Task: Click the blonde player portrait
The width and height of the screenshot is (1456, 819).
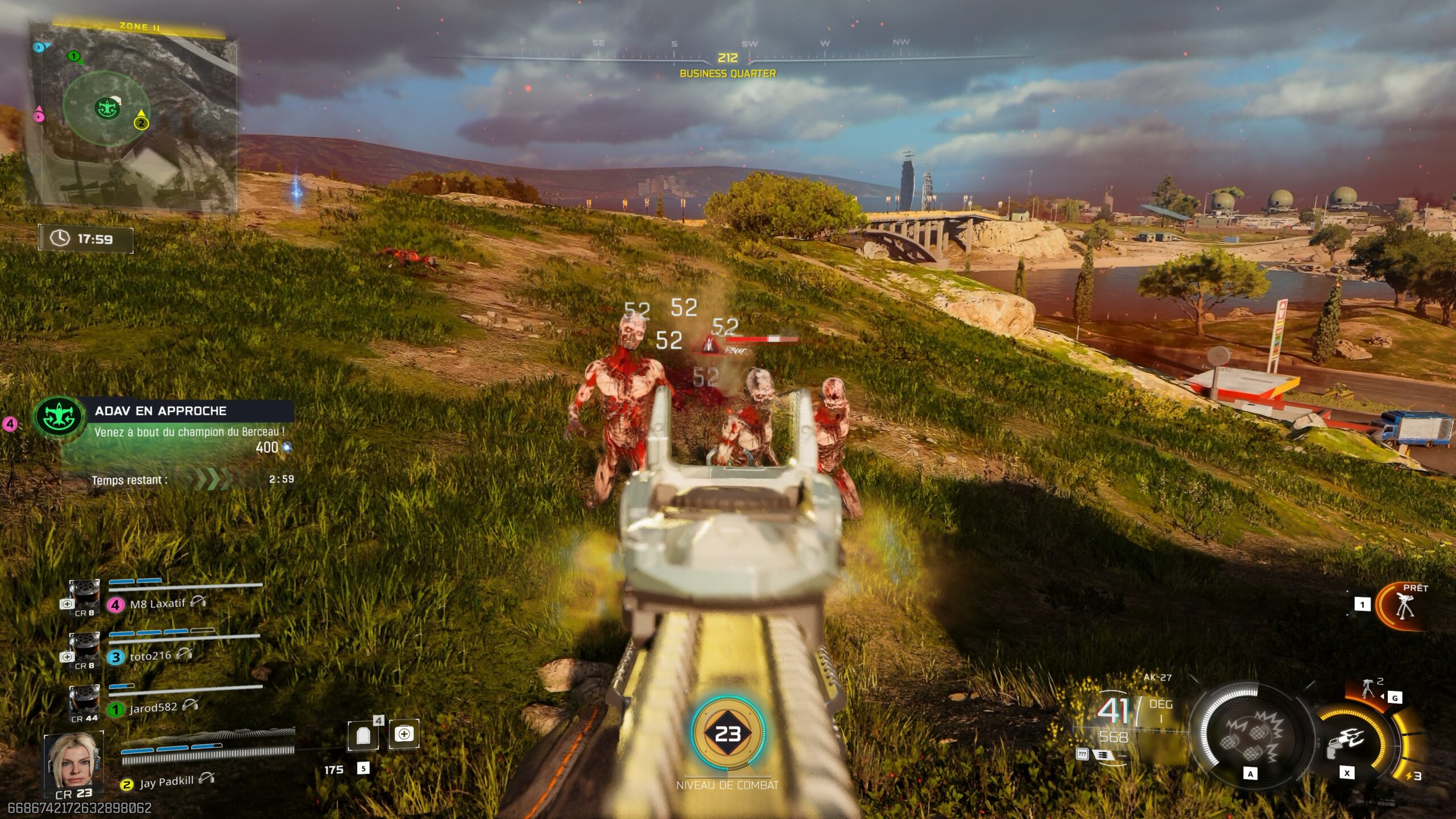Action: [73, 761]
